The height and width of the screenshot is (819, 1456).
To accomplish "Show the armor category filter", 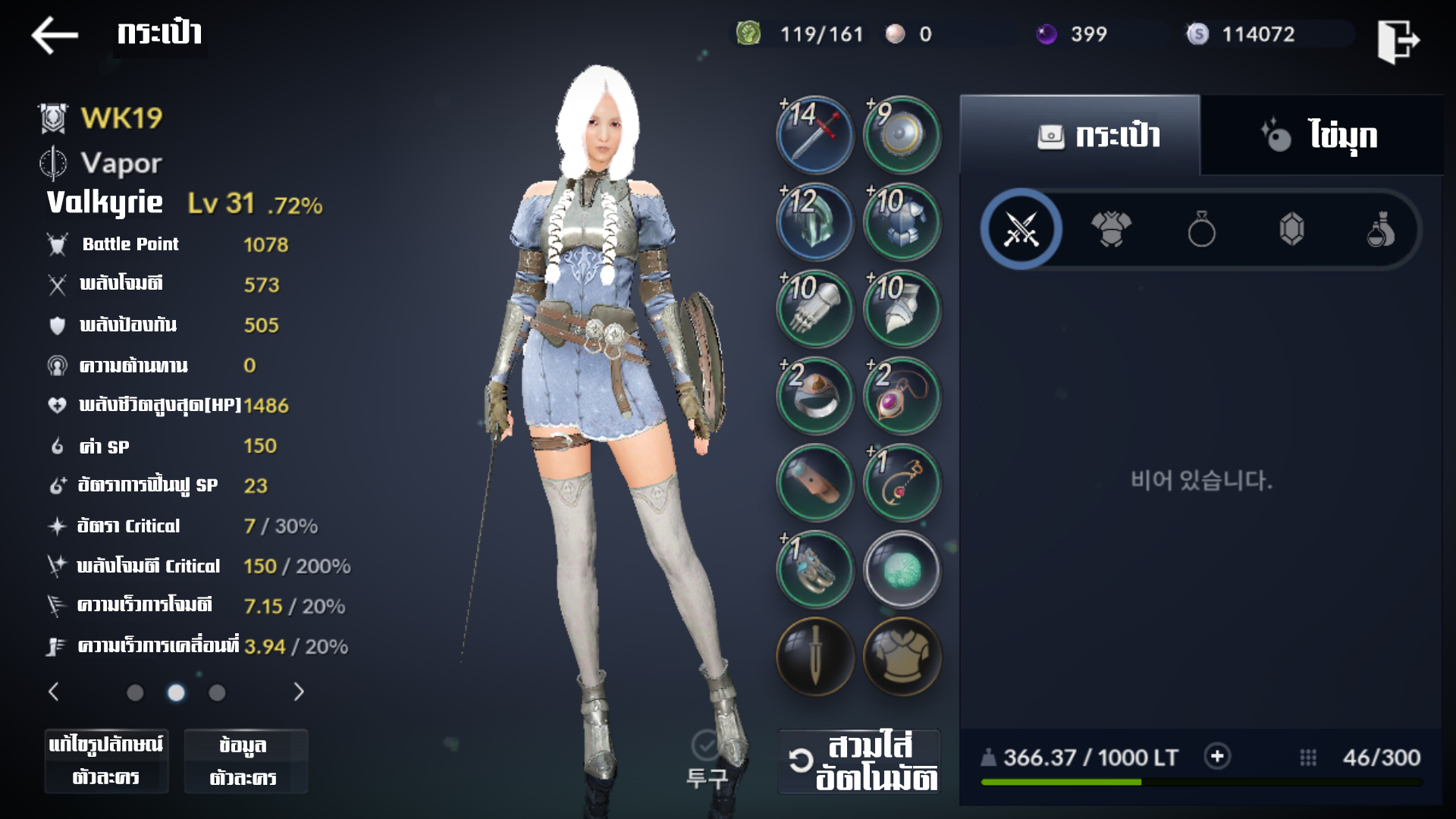I will (1111, 229).
